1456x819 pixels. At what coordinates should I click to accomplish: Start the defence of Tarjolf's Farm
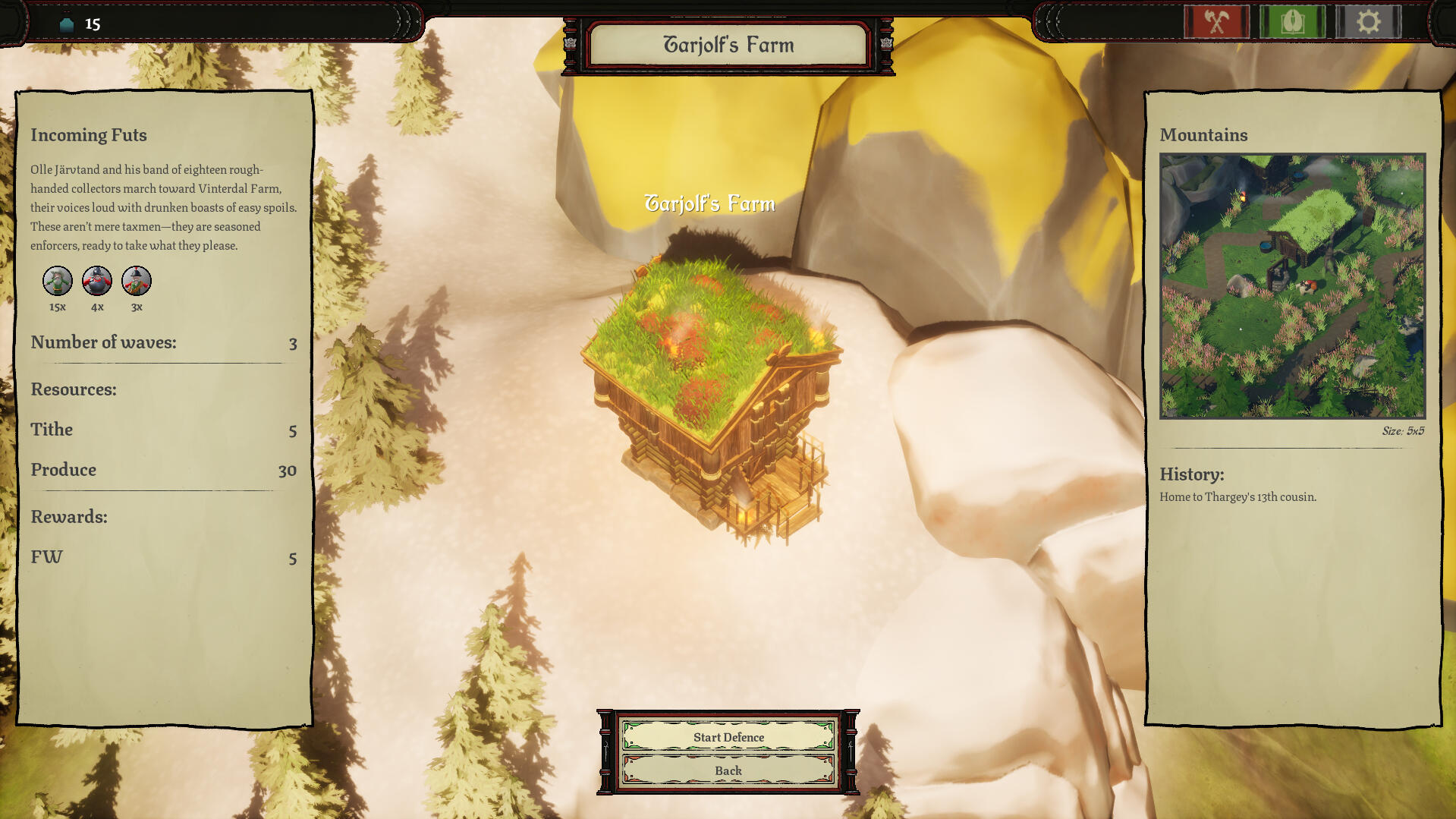(x=728, y=736)
